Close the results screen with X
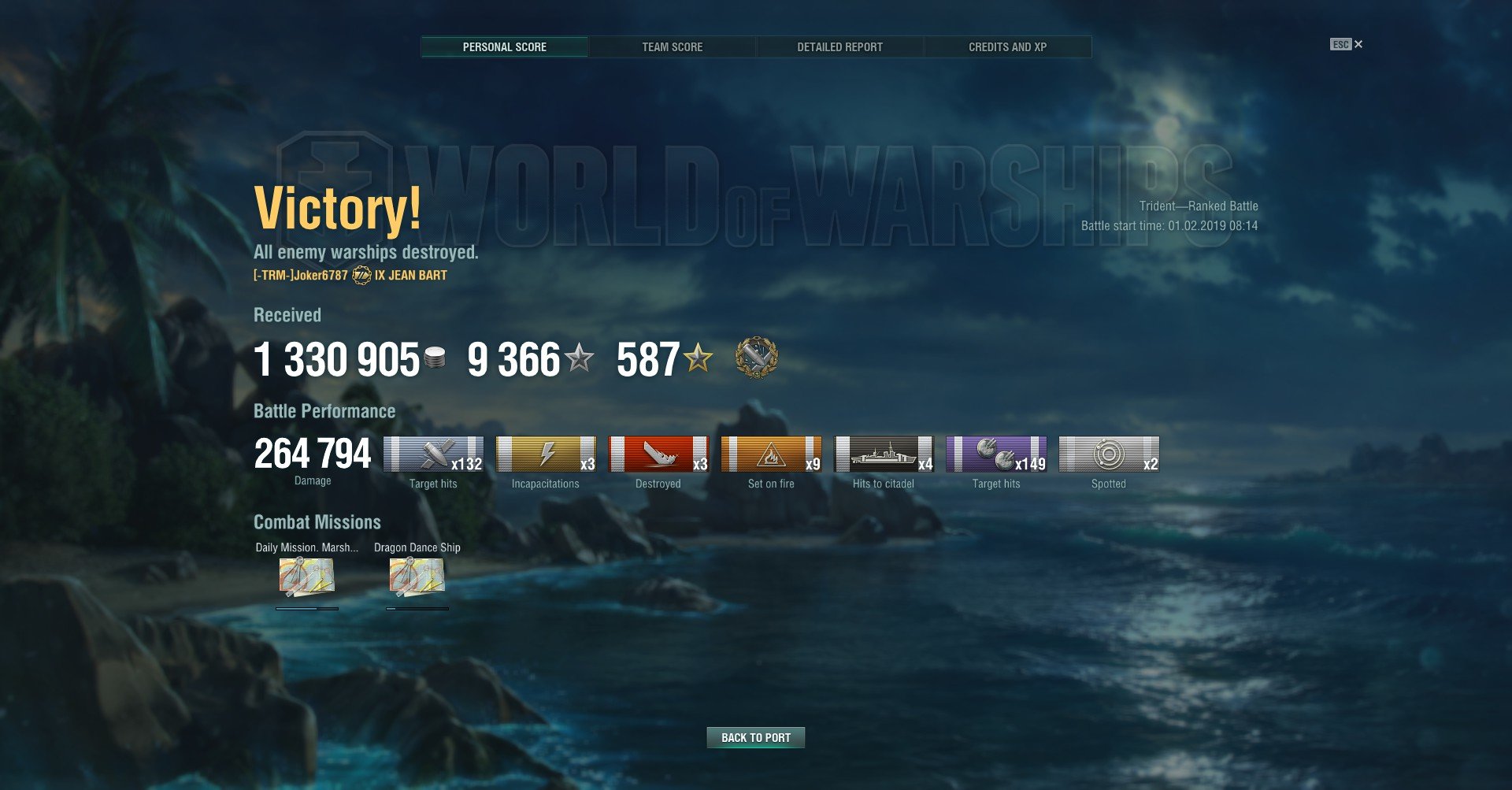 click(x=1358, y=44)
